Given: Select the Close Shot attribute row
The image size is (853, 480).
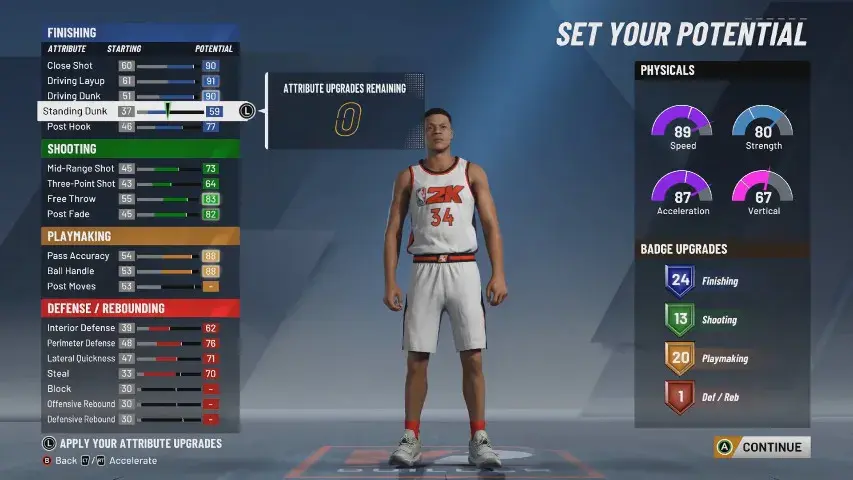Looking at the screenshot, I should (137, 66).
